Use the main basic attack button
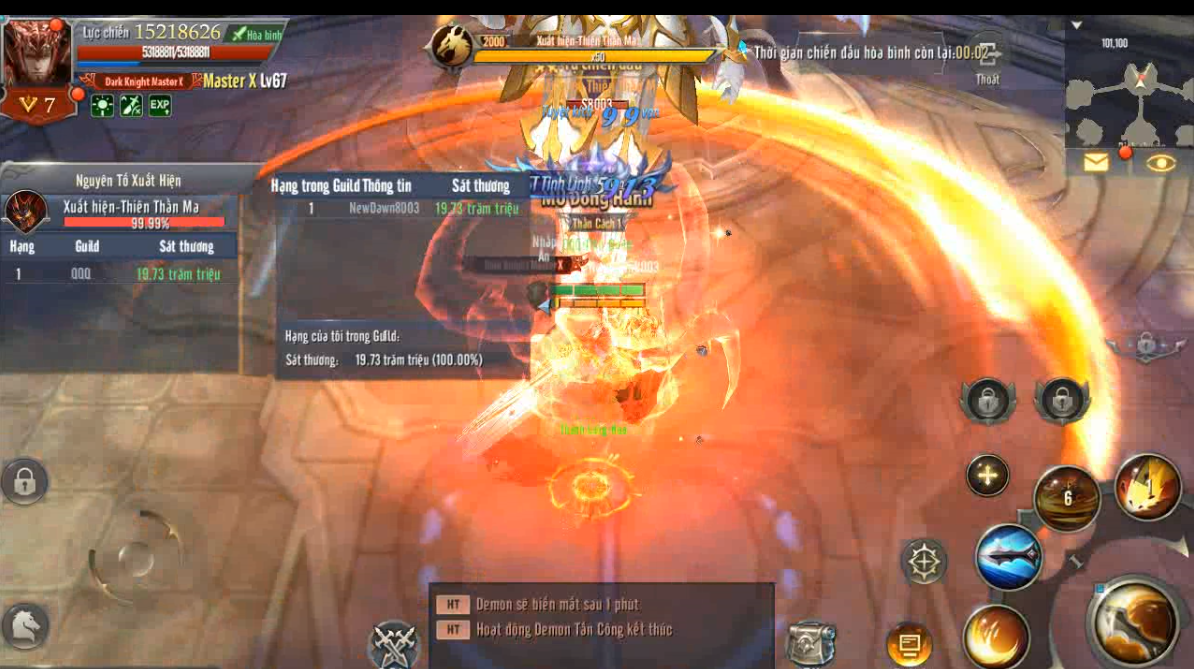This screenshot has width=1194, height=669. 1134,622
